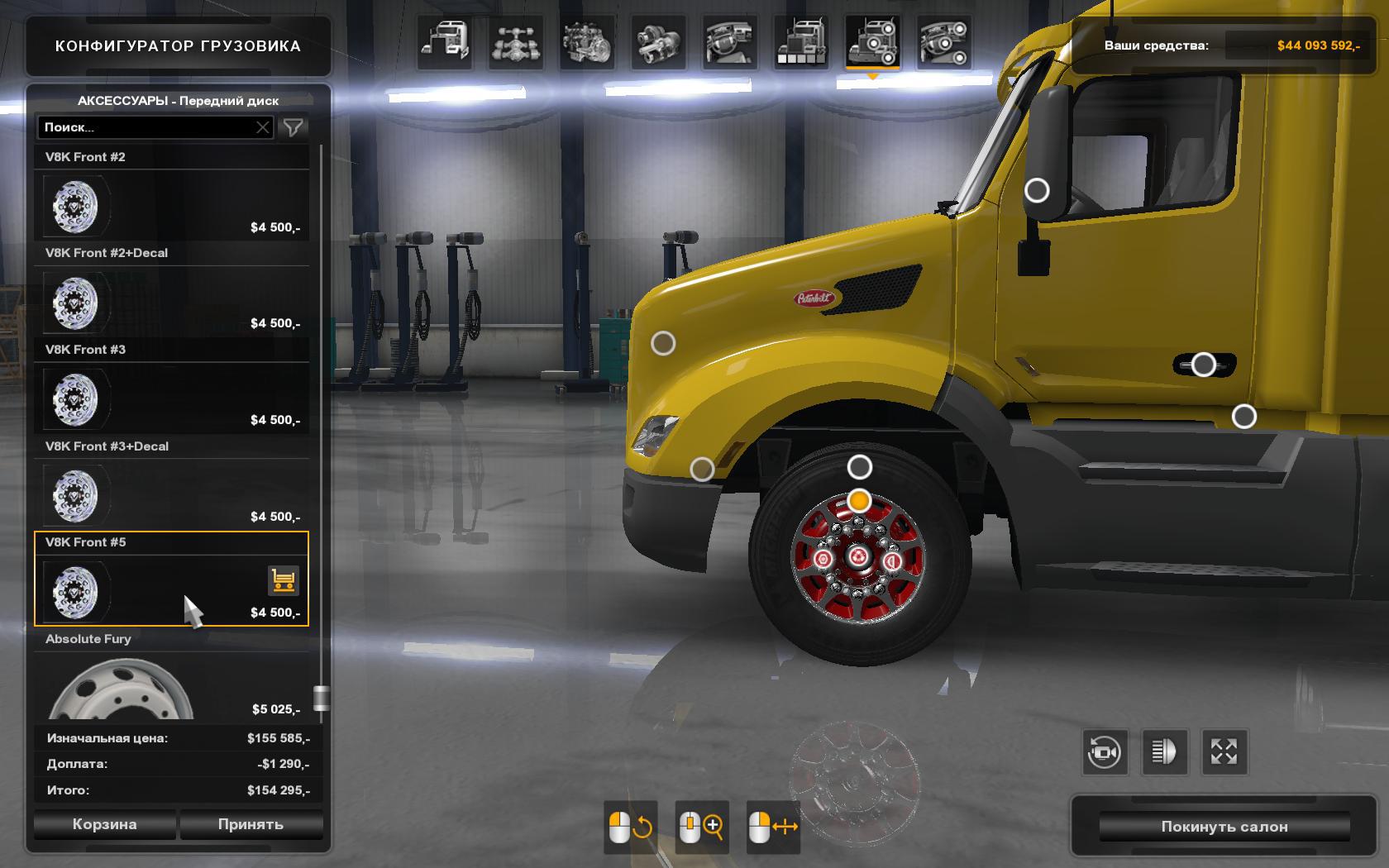Image resolution: width=1389 pixels, height=868 pixels.
Task: Select the V8K Front #3+Decal wheel
Action: [x=171, y=496]
